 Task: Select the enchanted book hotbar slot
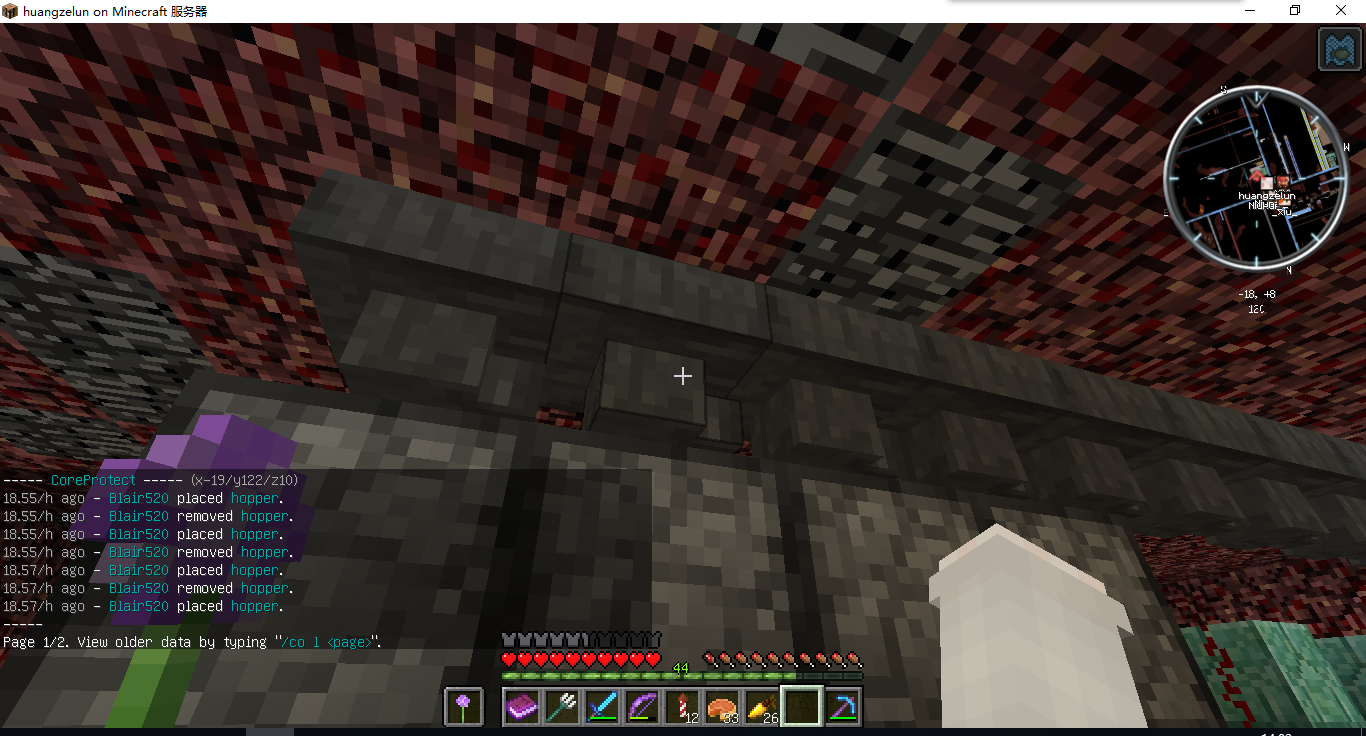pyautogui.click(x=521, y=707)
